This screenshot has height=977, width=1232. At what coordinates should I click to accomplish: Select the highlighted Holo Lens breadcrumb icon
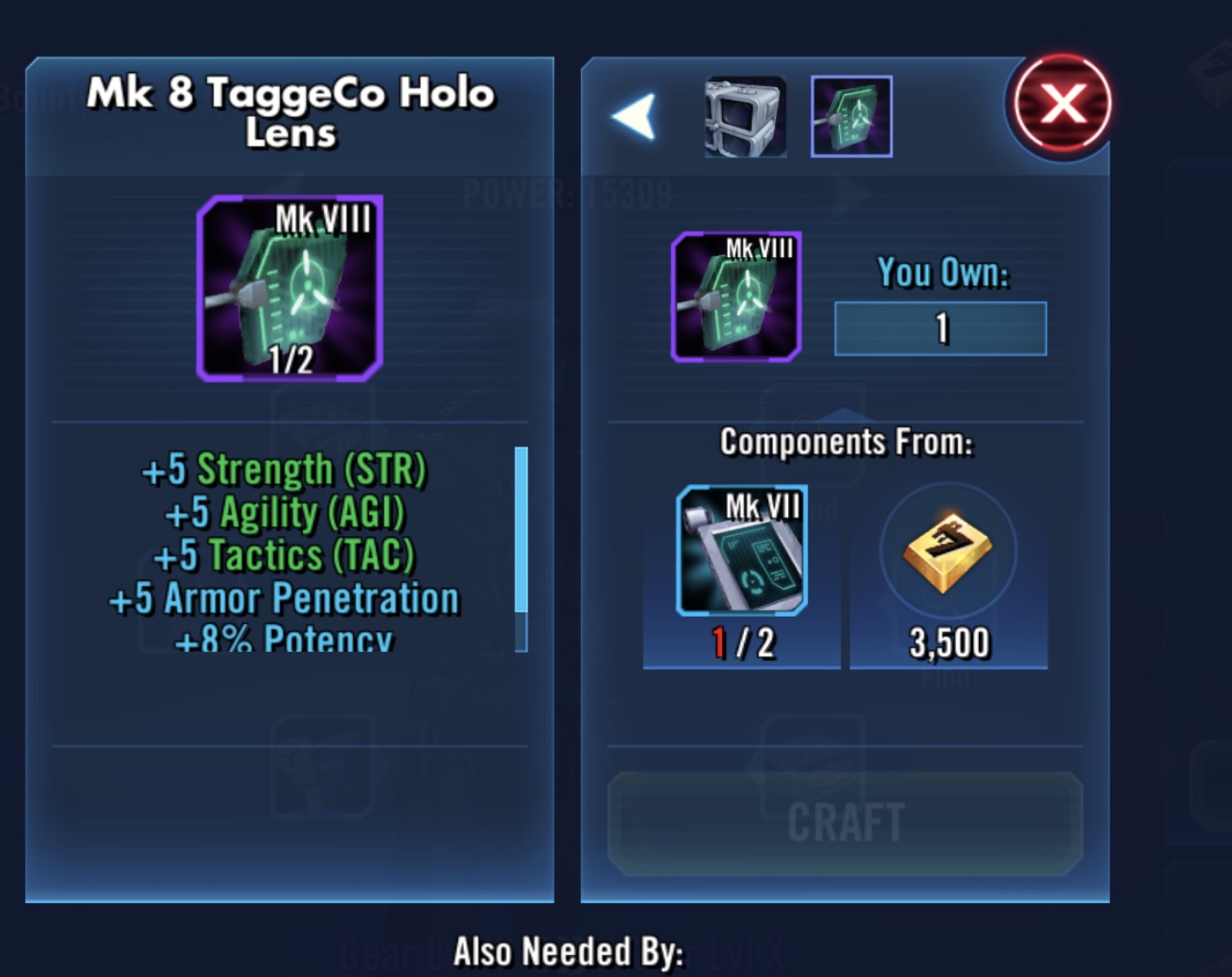coord(851,117)
